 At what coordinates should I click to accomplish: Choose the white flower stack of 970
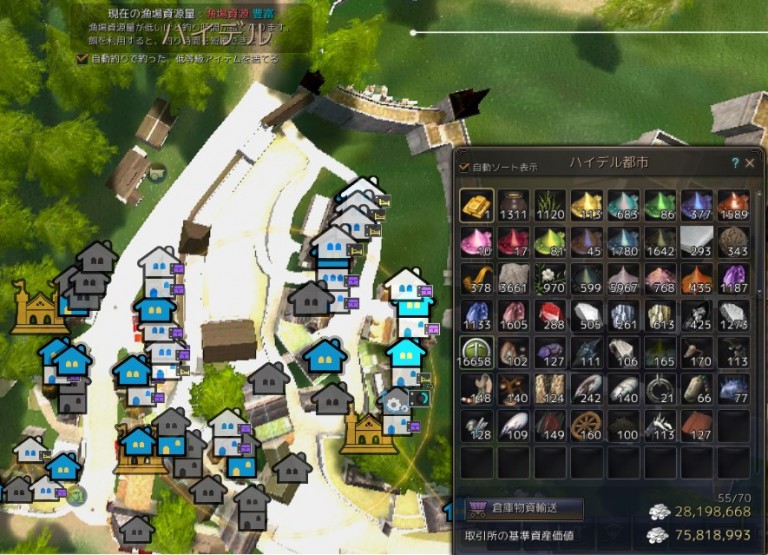coord(550,279)
